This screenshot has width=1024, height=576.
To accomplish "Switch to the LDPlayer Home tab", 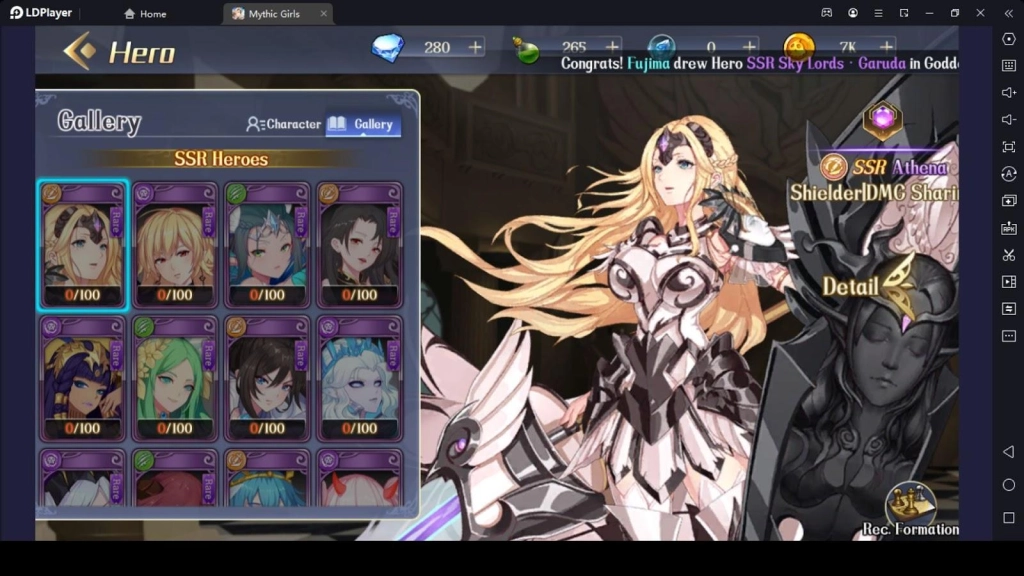I will click(x=145, y=14).
